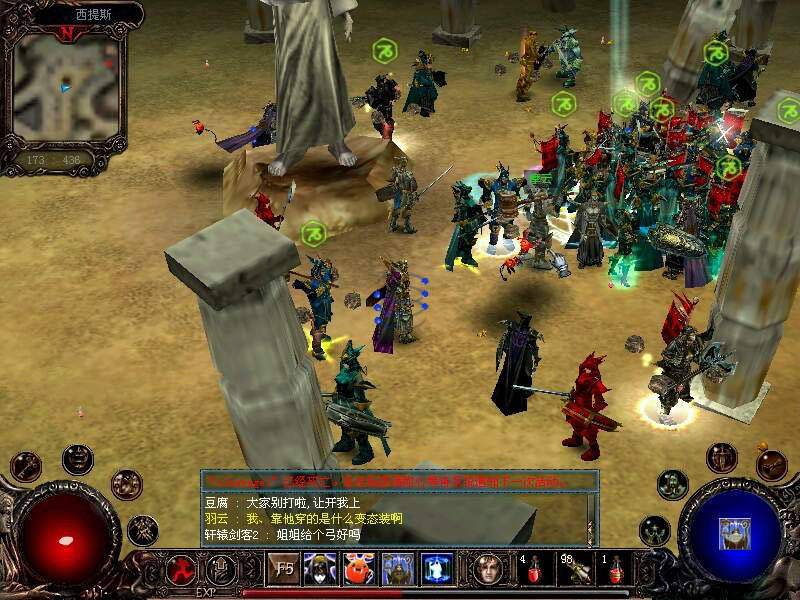The image size is (800, 600).
Task: Click the skill icon inside the blue orb
Action: tap(735, 532)
